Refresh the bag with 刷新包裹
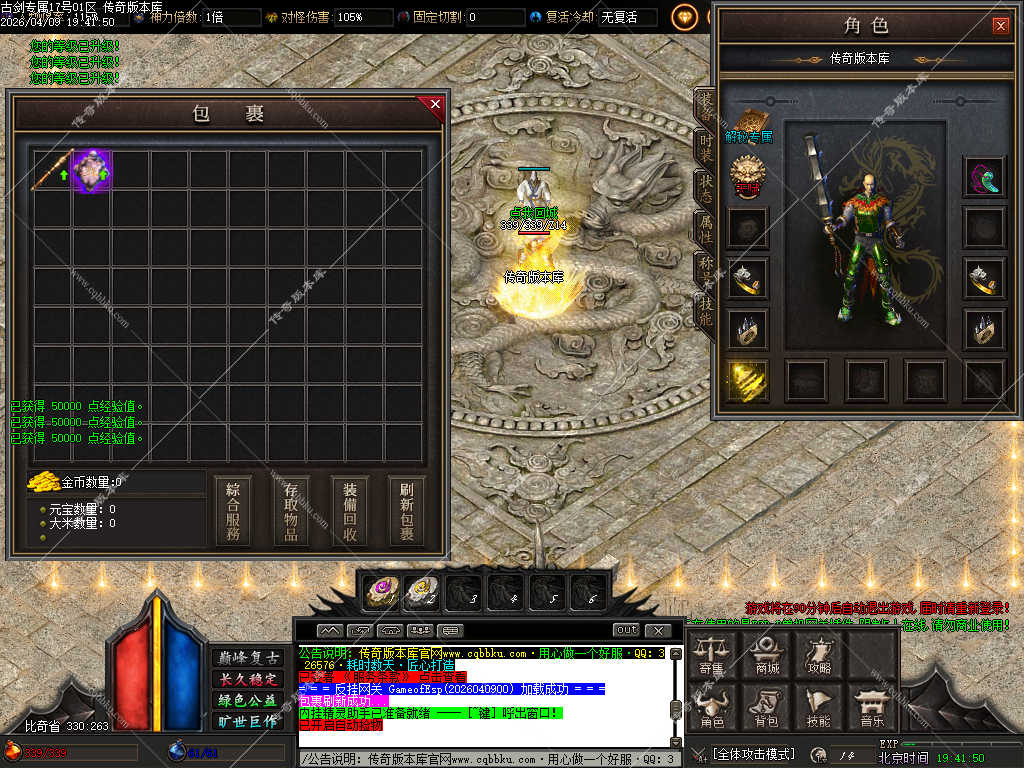1024x768 pixels. tap(407, 511)
